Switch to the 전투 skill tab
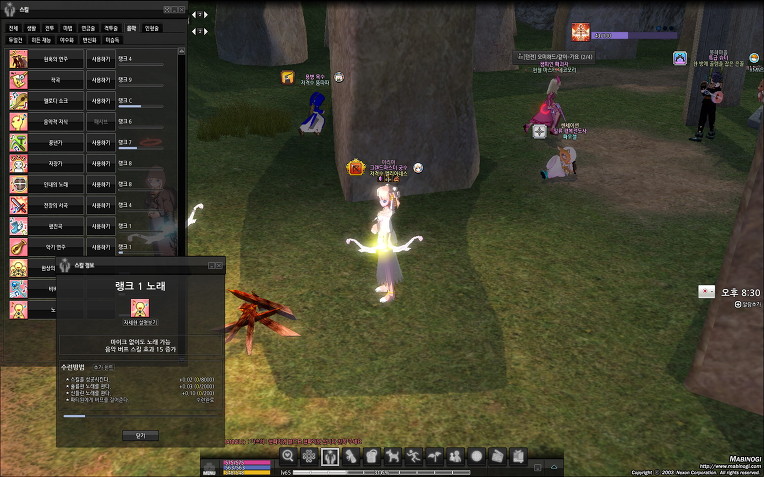 click(50, 28)
